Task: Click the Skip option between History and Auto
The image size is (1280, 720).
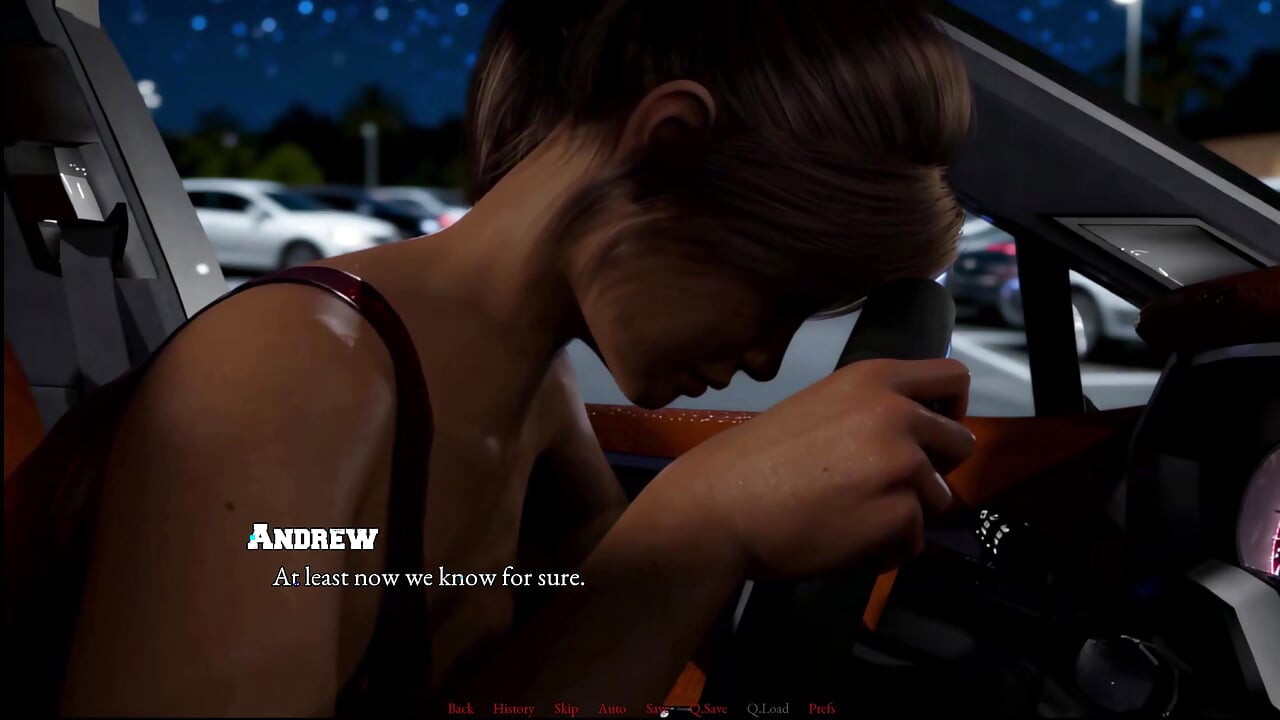Action: coord(566,708)
